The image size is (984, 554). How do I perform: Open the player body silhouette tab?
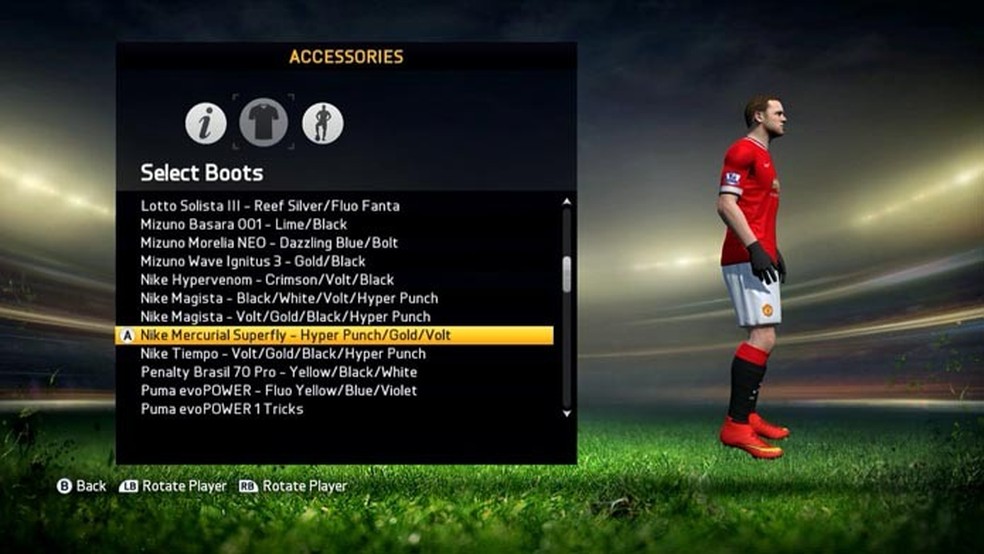pos(323,123)
